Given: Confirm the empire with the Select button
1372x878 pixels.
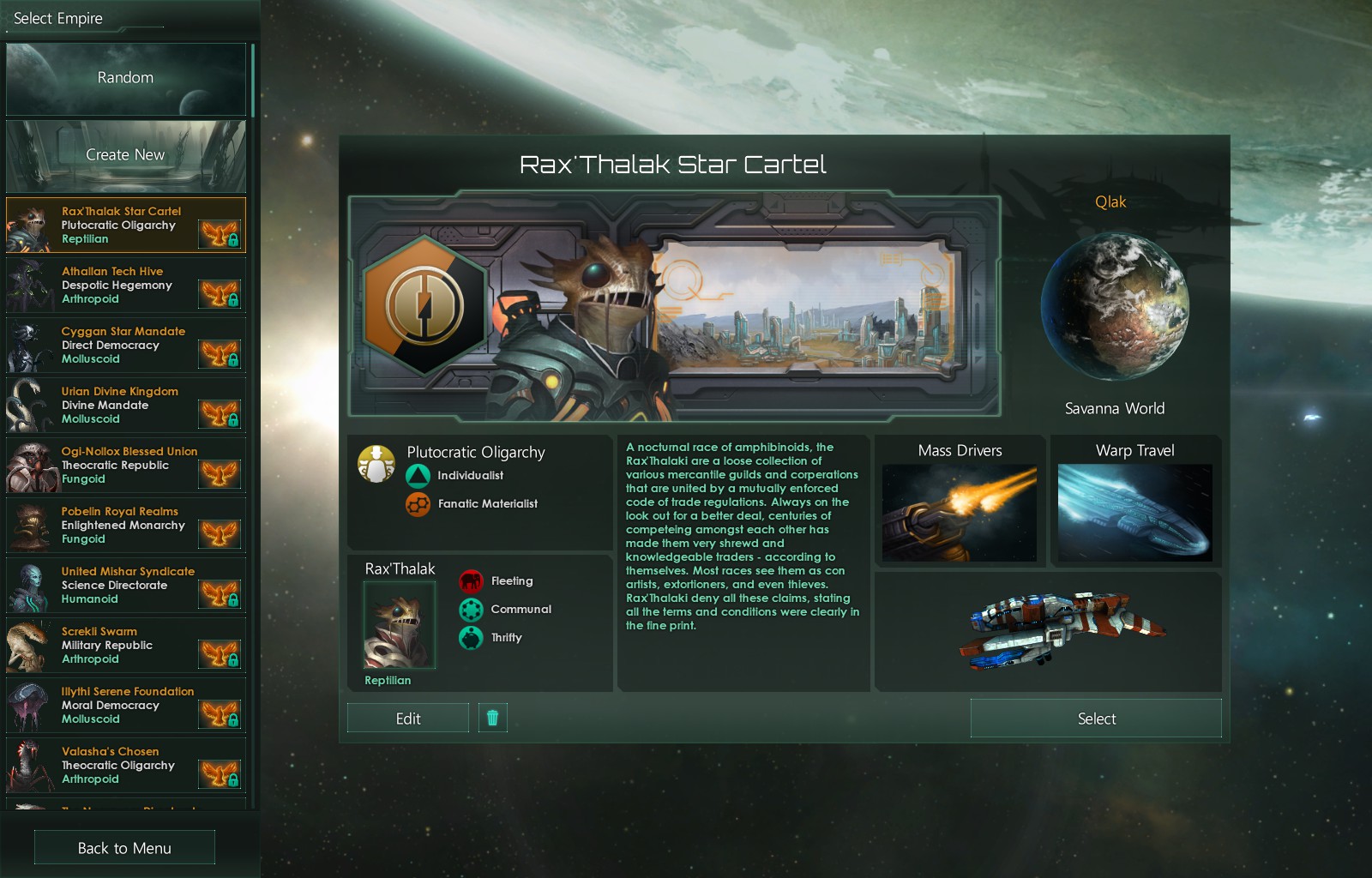Looking at the screenshot, I should click(x=1096, y=719).
